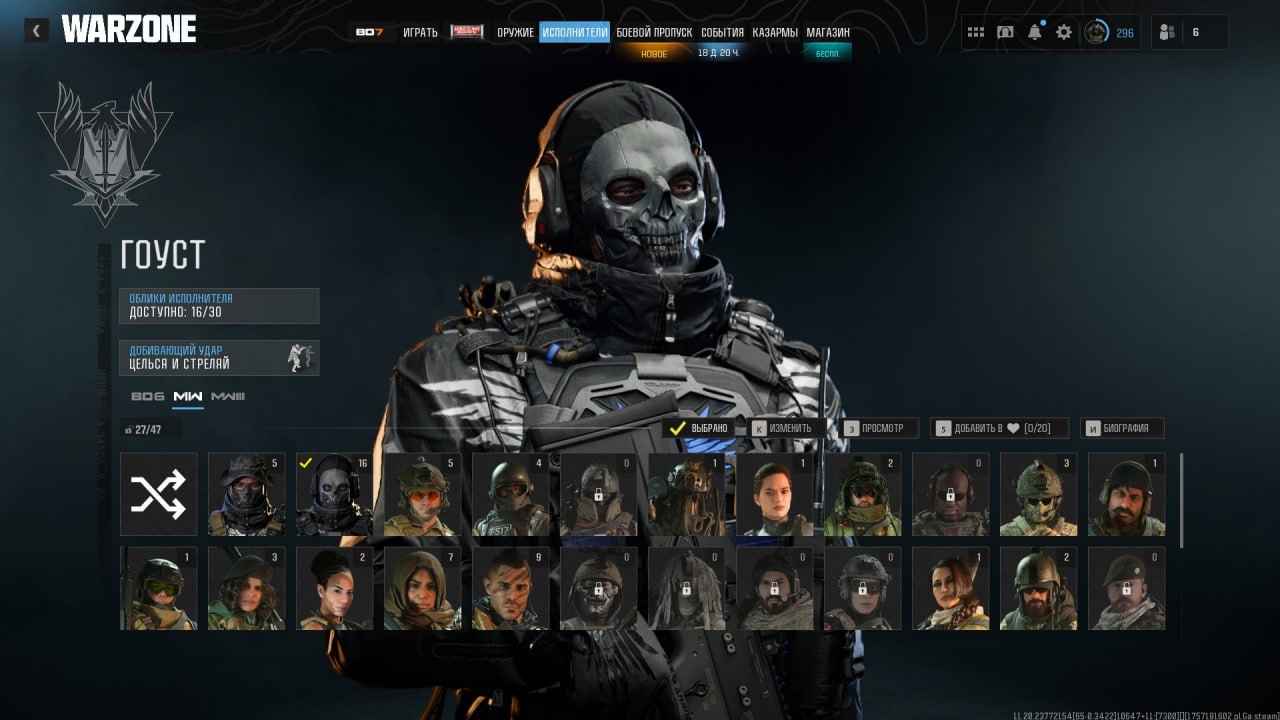Open ОБЛИКИ ИСПОЛНИТЕЛЯ skins panel

click(219, 306)
